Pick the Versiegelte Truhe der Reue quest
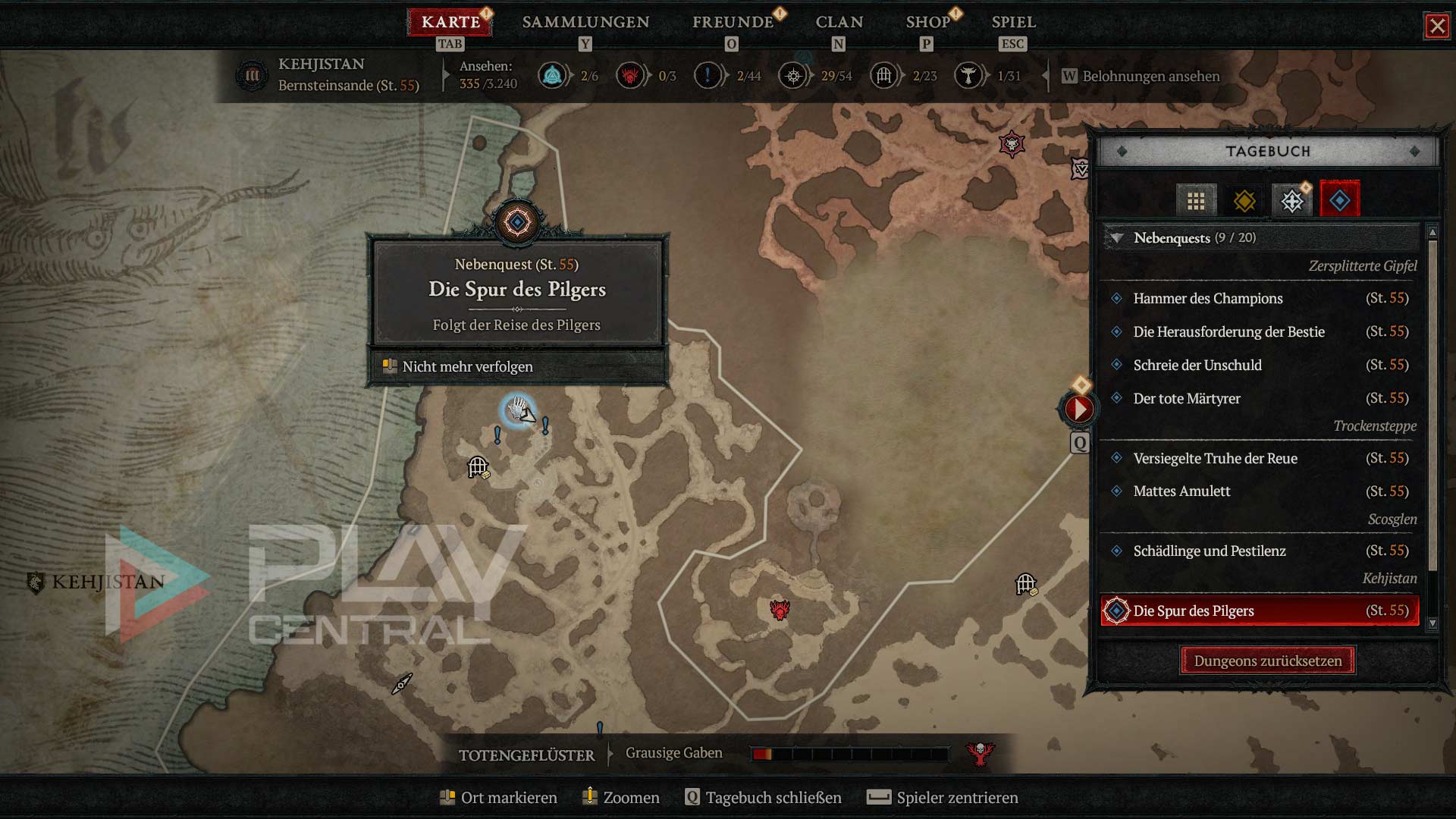The image size is (1456, 819). (x=1215, y=459)
